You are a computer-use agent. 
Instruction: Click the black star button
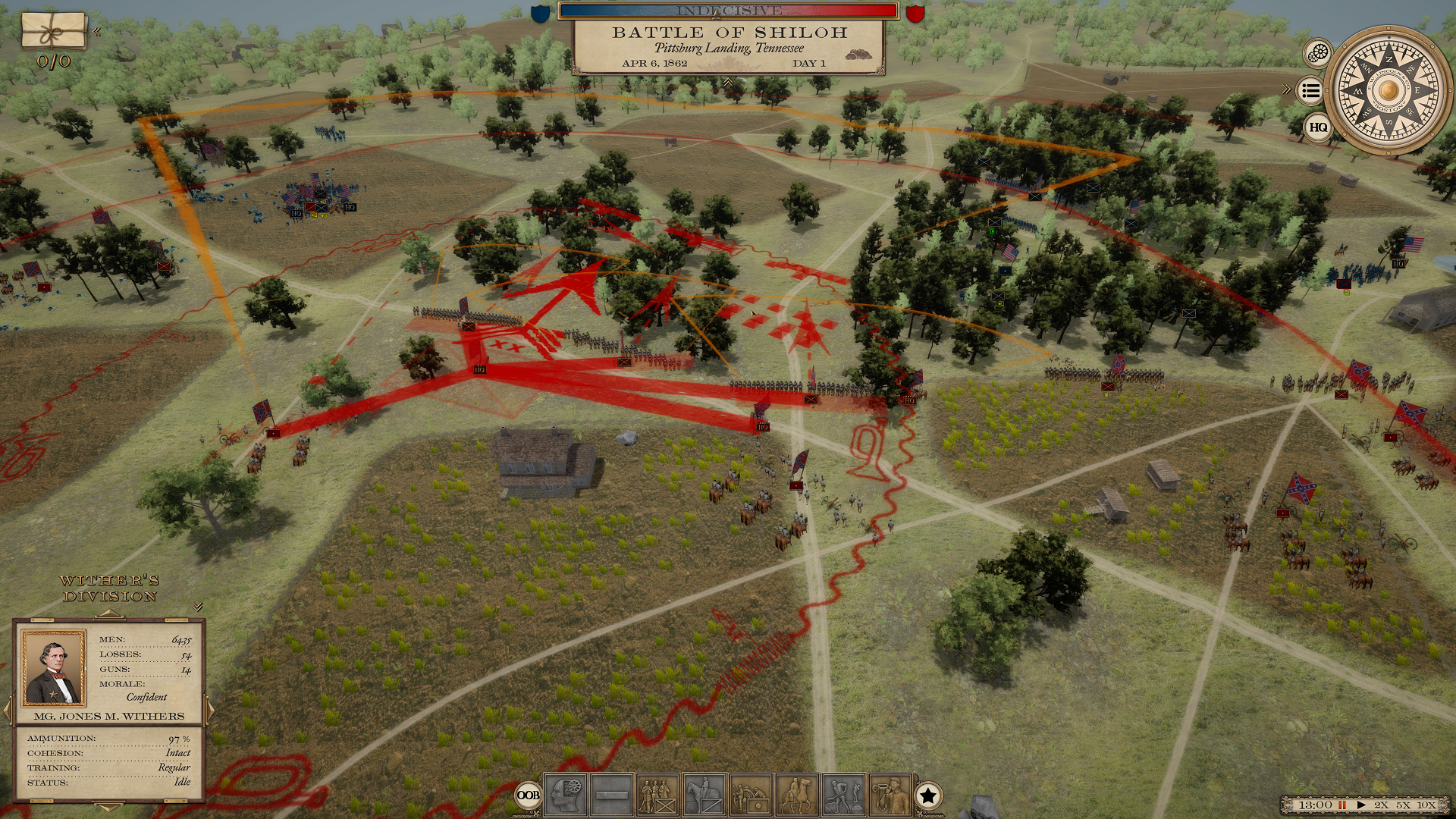[x=928, y=795]
